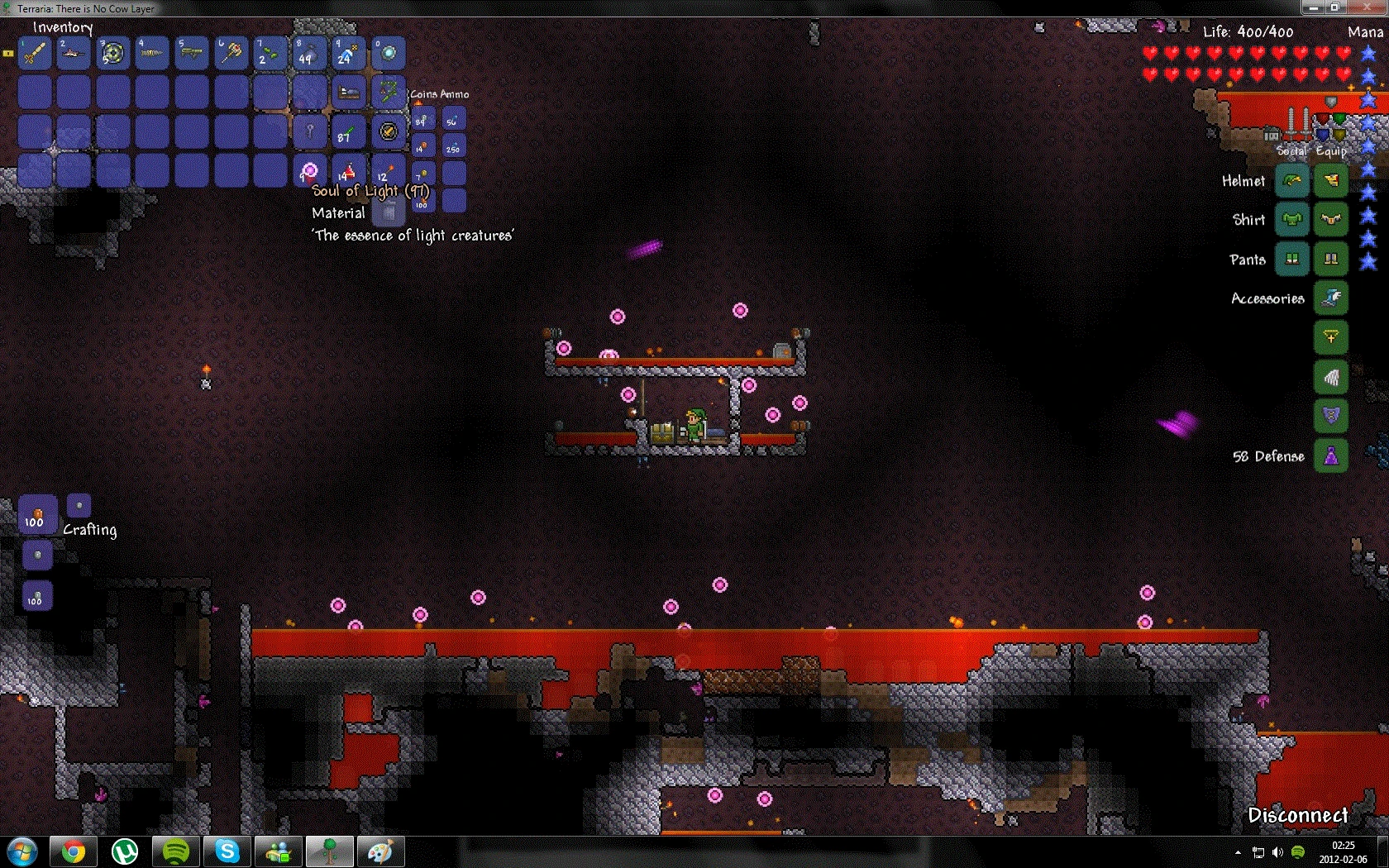Viewport: 1389px width, 868px height.
Task: Toggle the social Pants slot
Action: [1292, 260]
